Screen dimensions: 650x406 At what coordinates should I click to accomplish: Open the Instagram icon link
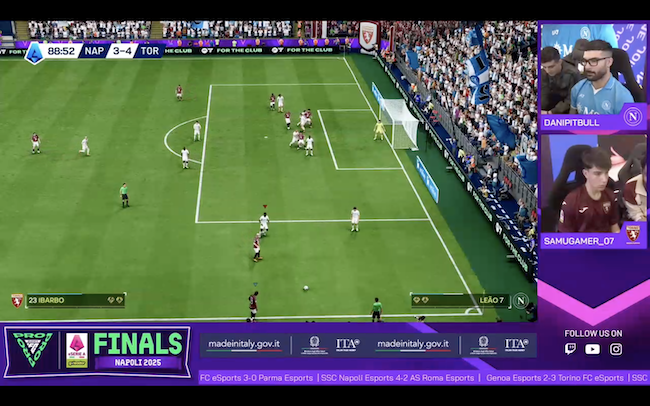click(616, 349)
